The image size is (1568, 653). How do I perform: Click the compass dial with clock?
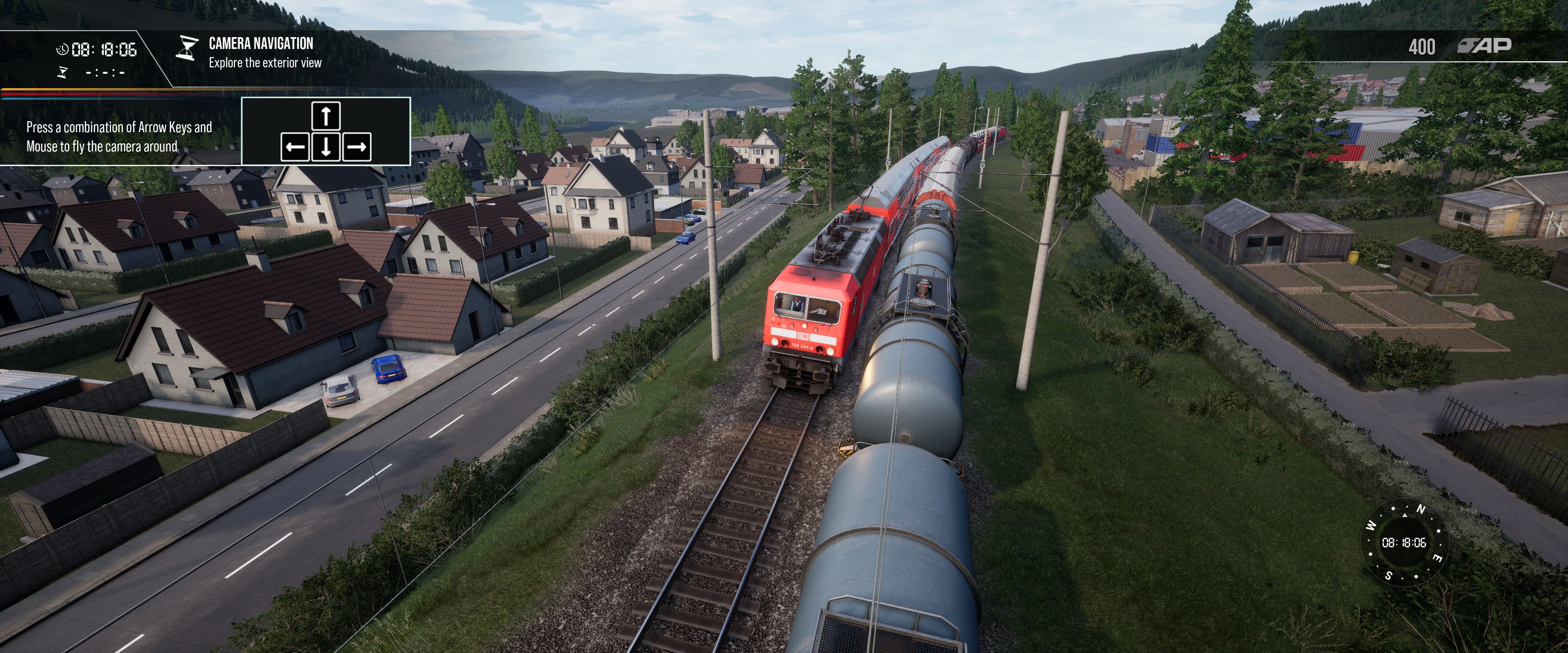click(x=1404, y=542)
